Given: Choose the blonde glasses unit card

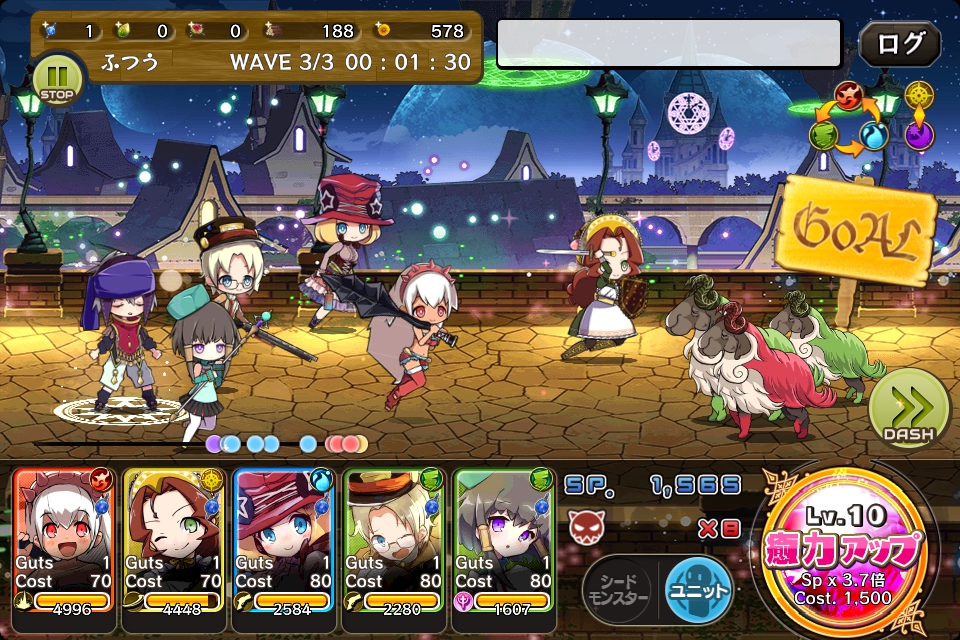Looking at the screenshot, I should 393,540.
